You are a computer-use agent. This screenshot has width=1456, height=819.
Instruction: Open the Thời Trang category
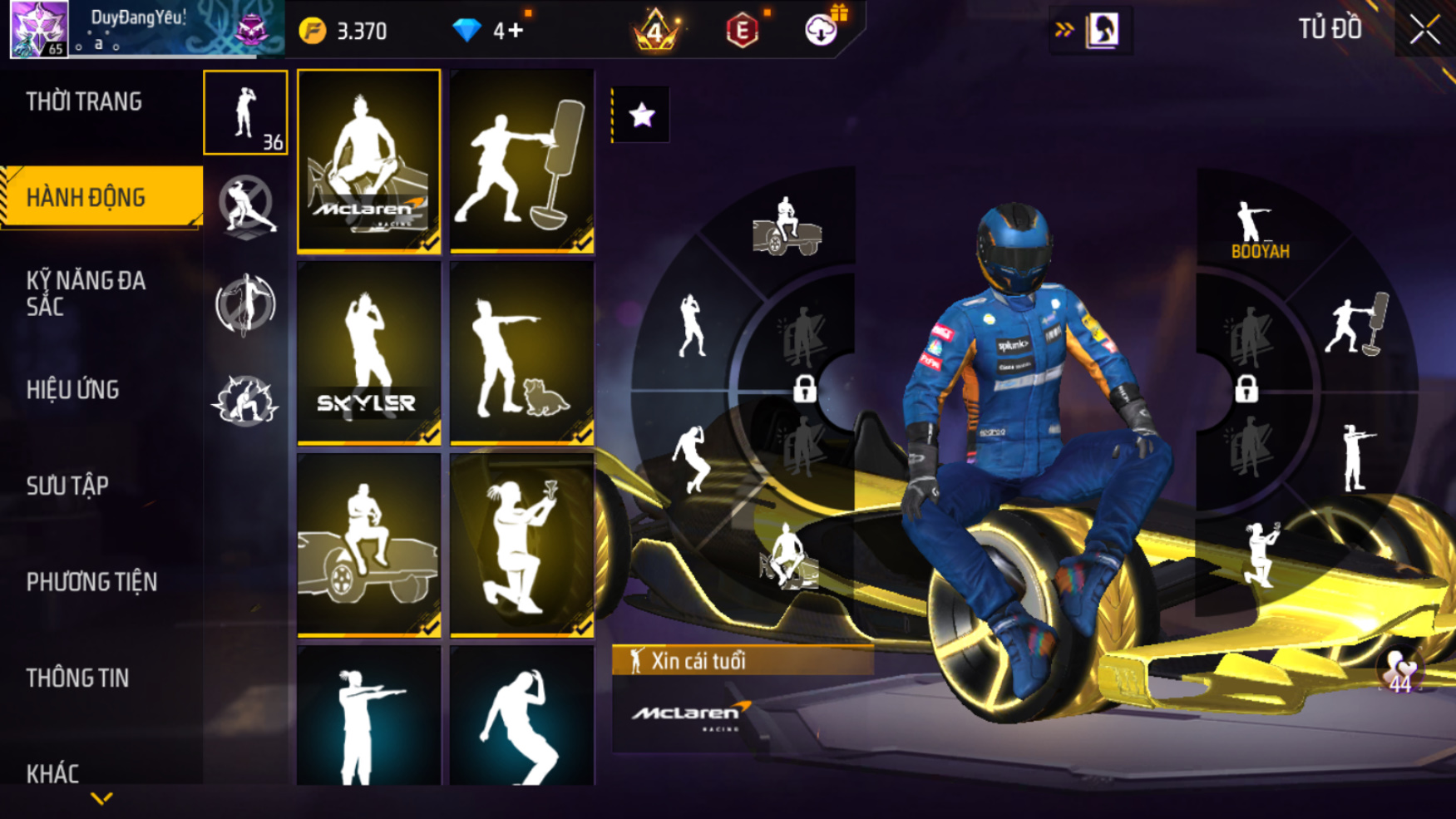(84, 102)
